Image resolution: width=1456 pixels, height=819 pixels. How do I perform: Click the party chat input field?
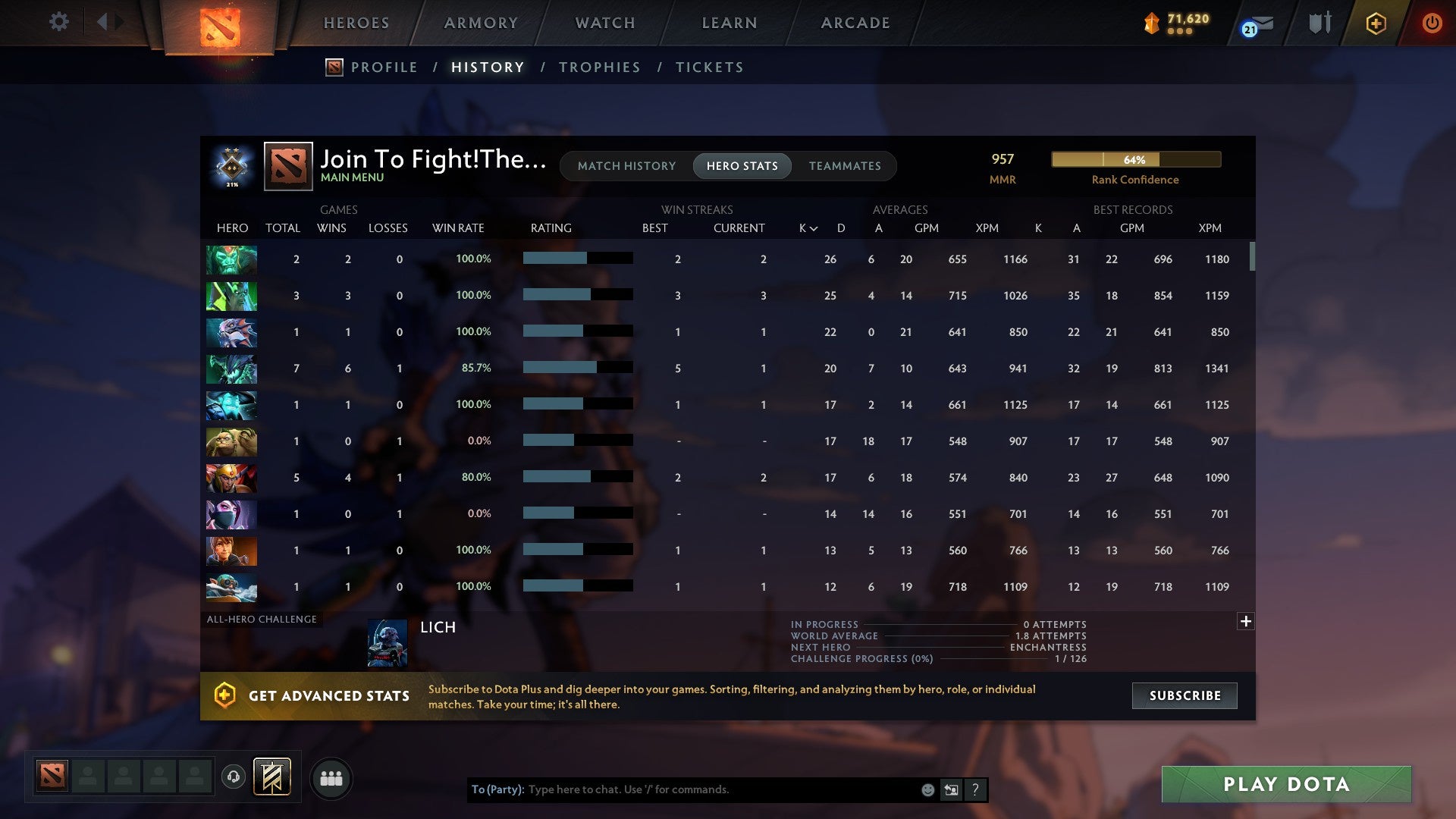[x=682, y=789]
